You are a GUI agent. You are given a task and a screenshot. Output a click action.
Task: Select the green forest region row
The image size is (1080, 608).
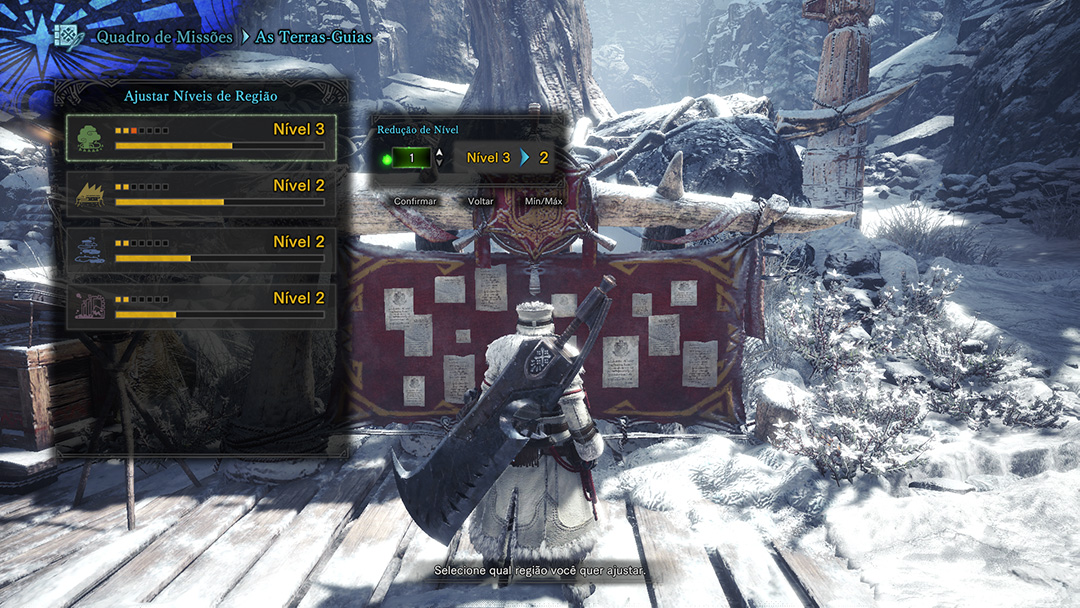click(201, 138)
